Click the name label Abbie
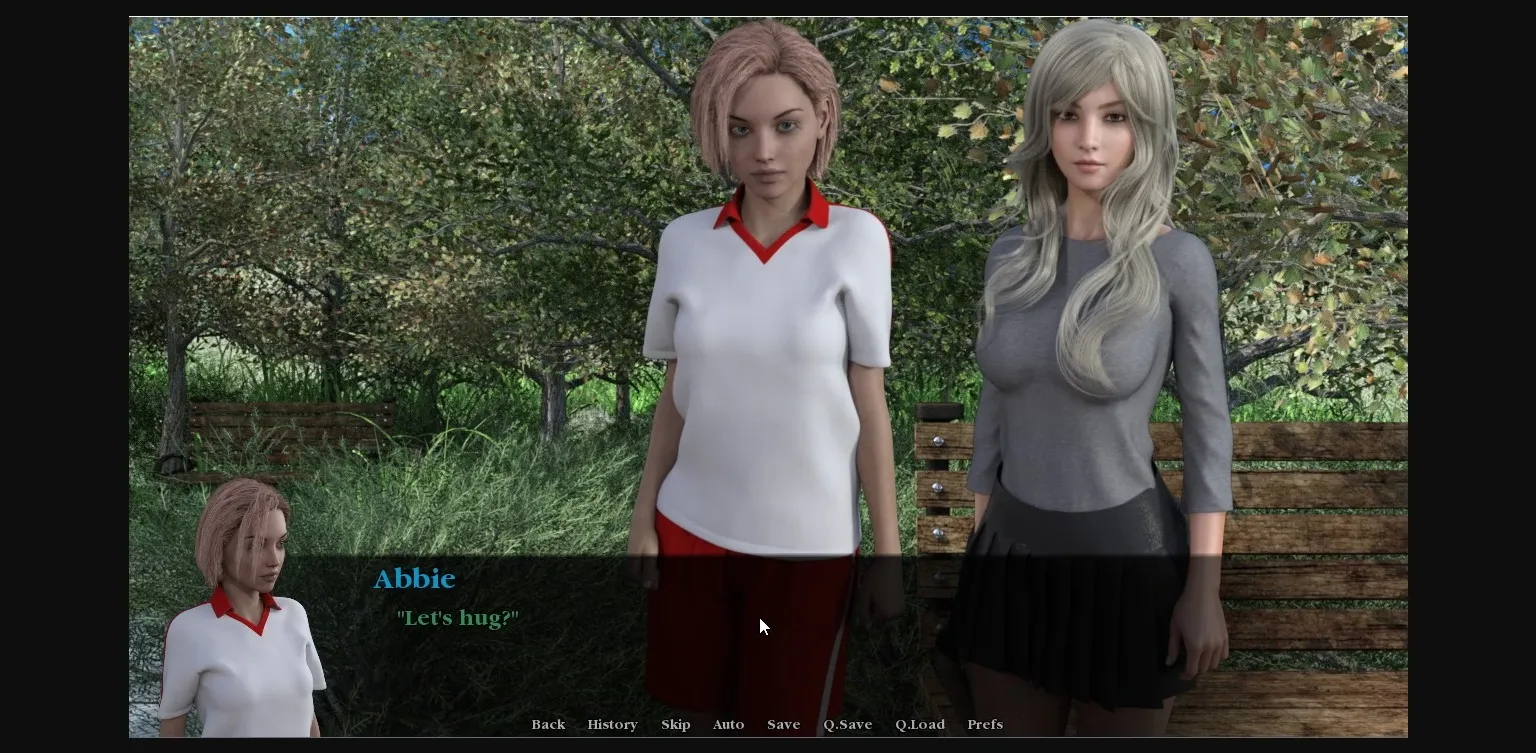This screenshot has width=1536, height=753. click(x=414, y=578)
